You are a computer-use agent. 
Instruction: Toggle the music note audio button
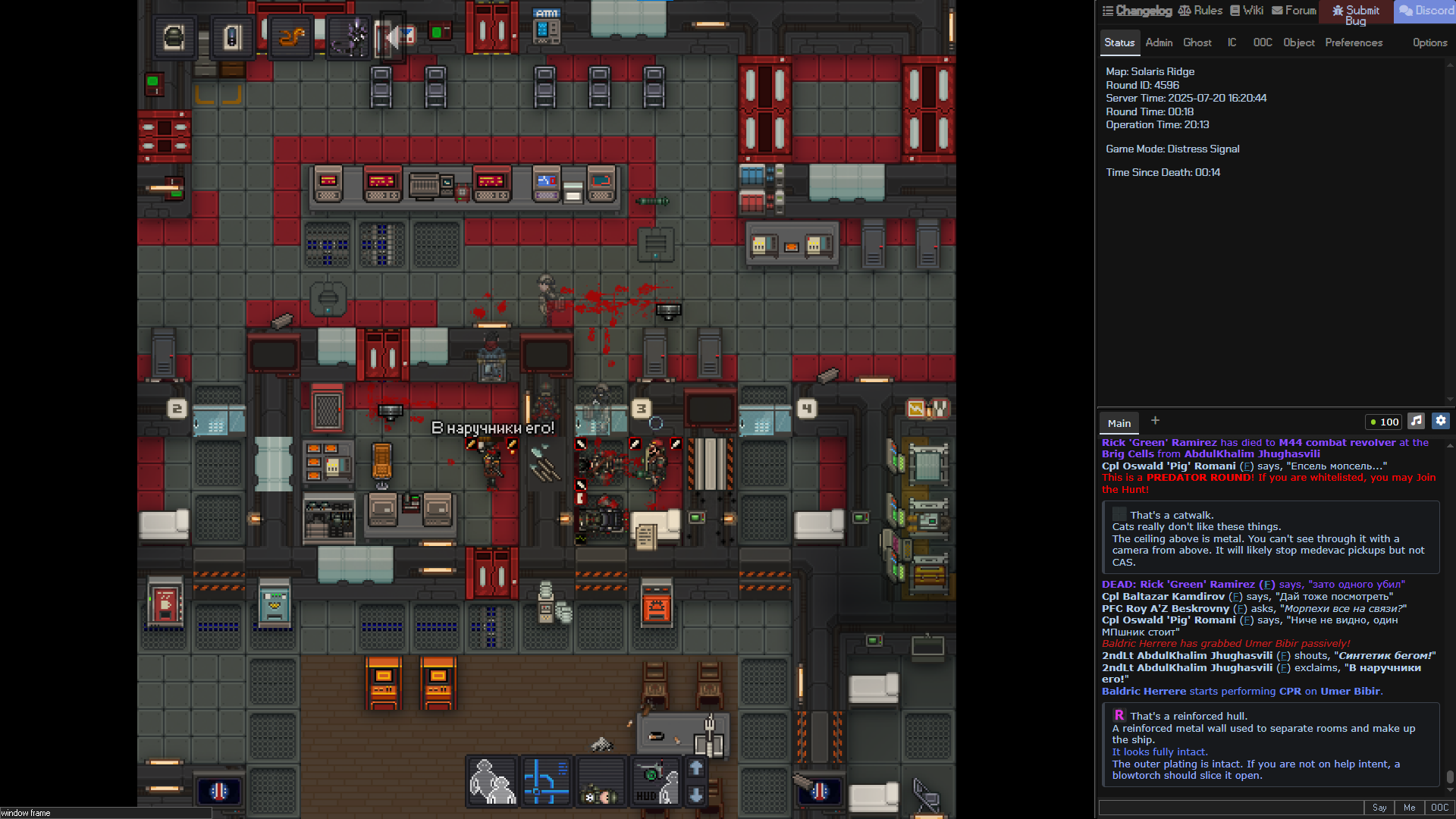click(1416, 421)
